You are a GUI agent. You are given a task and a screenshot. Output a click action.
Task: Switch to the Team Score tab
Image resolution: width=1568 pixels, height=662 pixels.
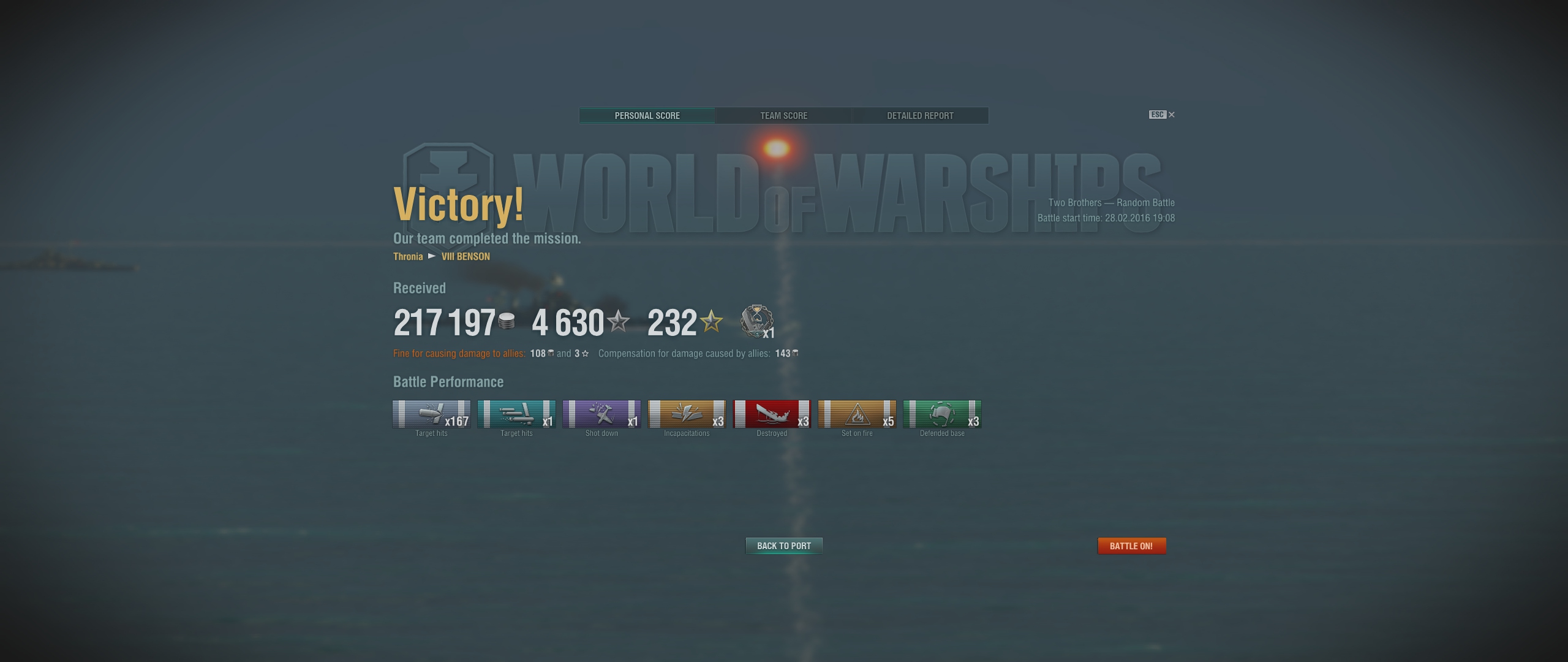point(783,116)
